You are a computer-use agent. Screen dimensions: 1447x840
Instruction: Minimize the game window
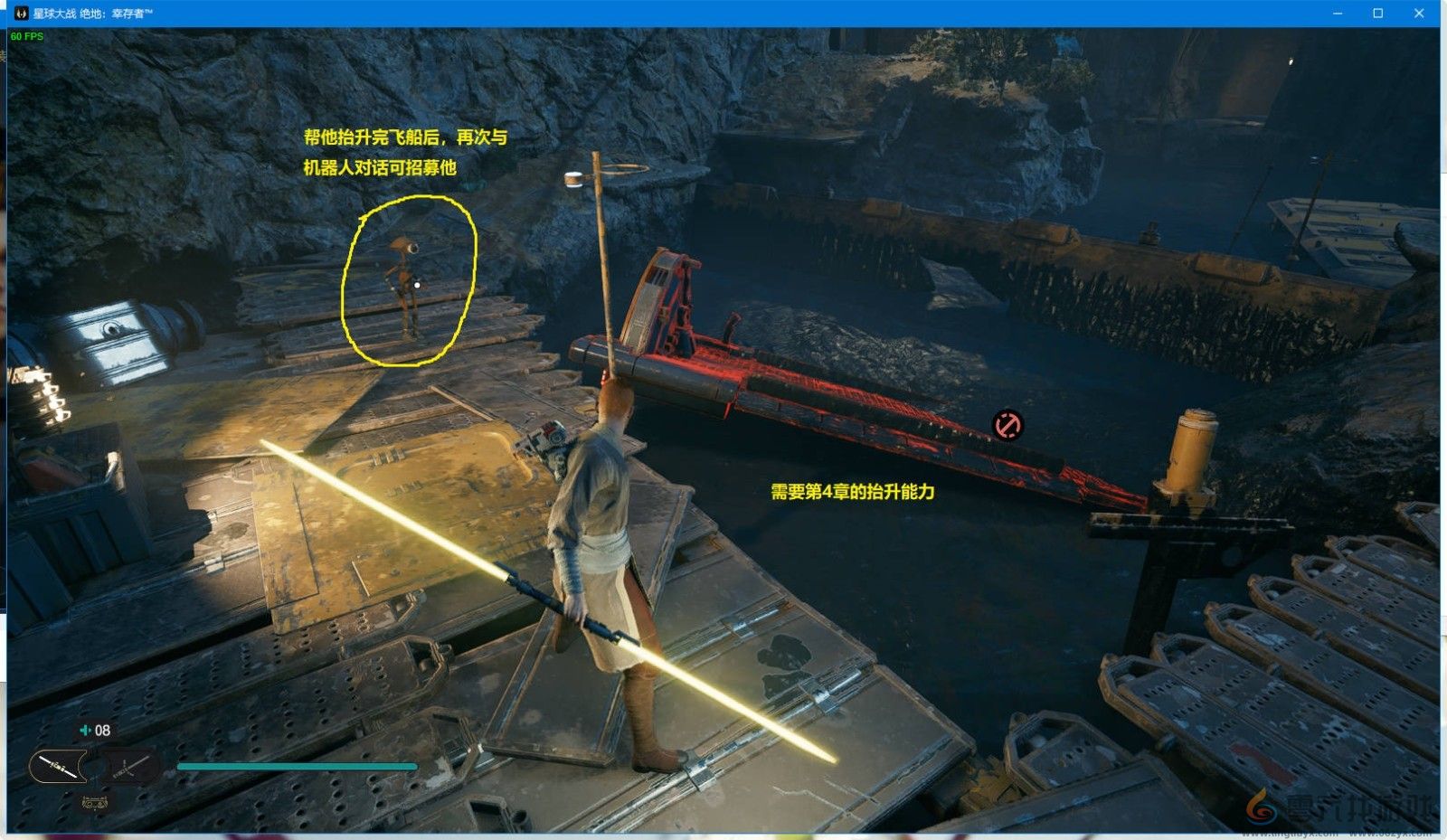coord(1338,14)
